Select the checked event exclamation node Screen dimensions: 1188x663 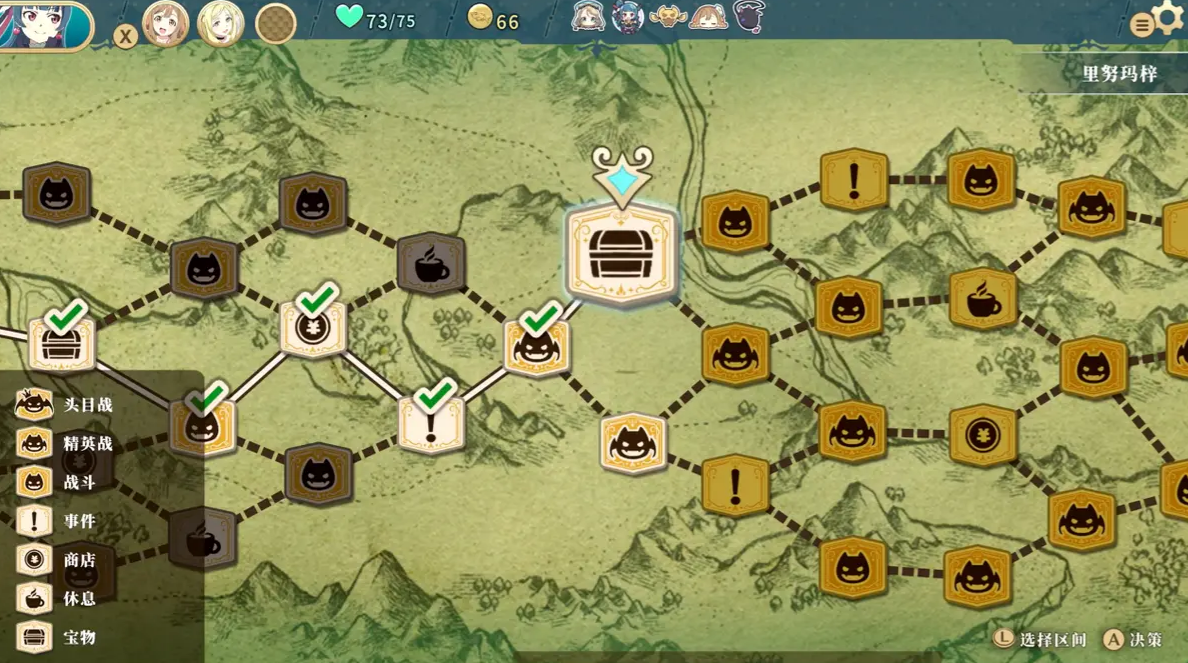point(431,422)
